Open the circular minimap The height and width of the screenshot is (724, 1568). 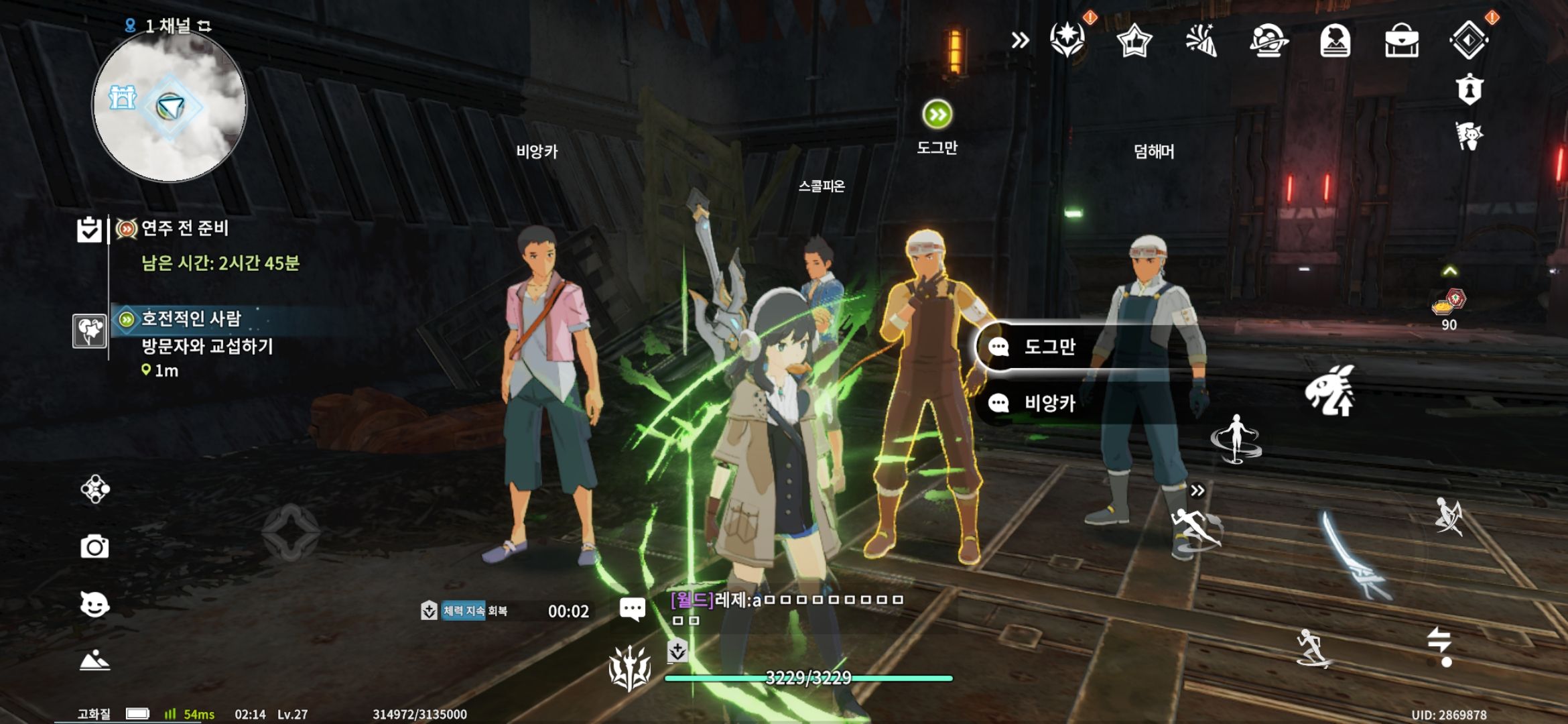point(169,107)
